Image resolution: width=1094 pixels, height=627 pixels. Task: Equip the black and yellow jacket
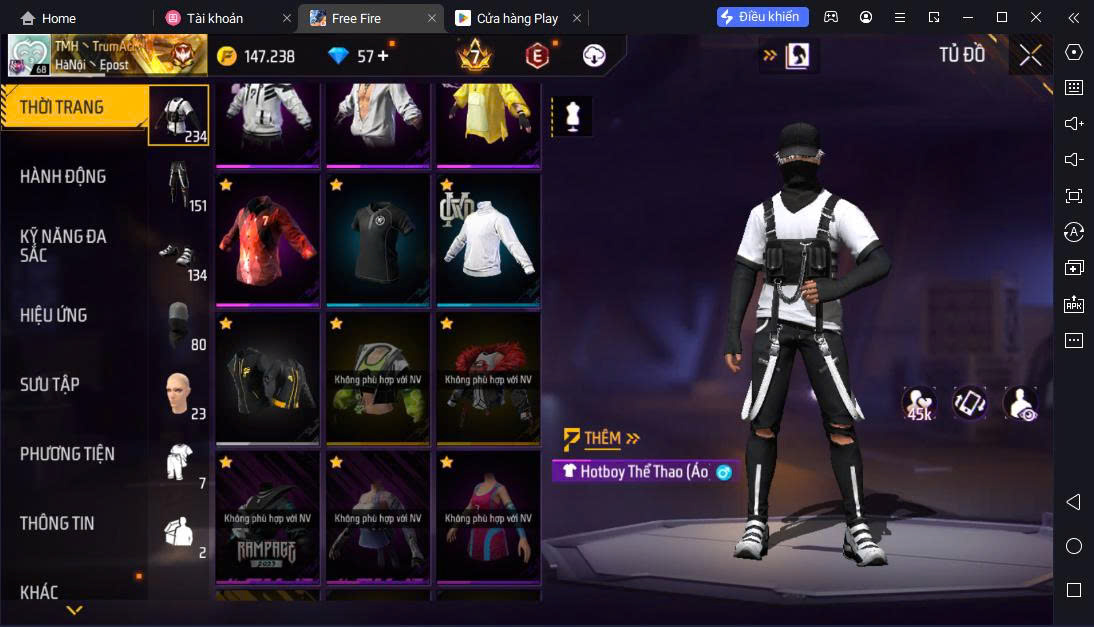[x=267, y=379]
